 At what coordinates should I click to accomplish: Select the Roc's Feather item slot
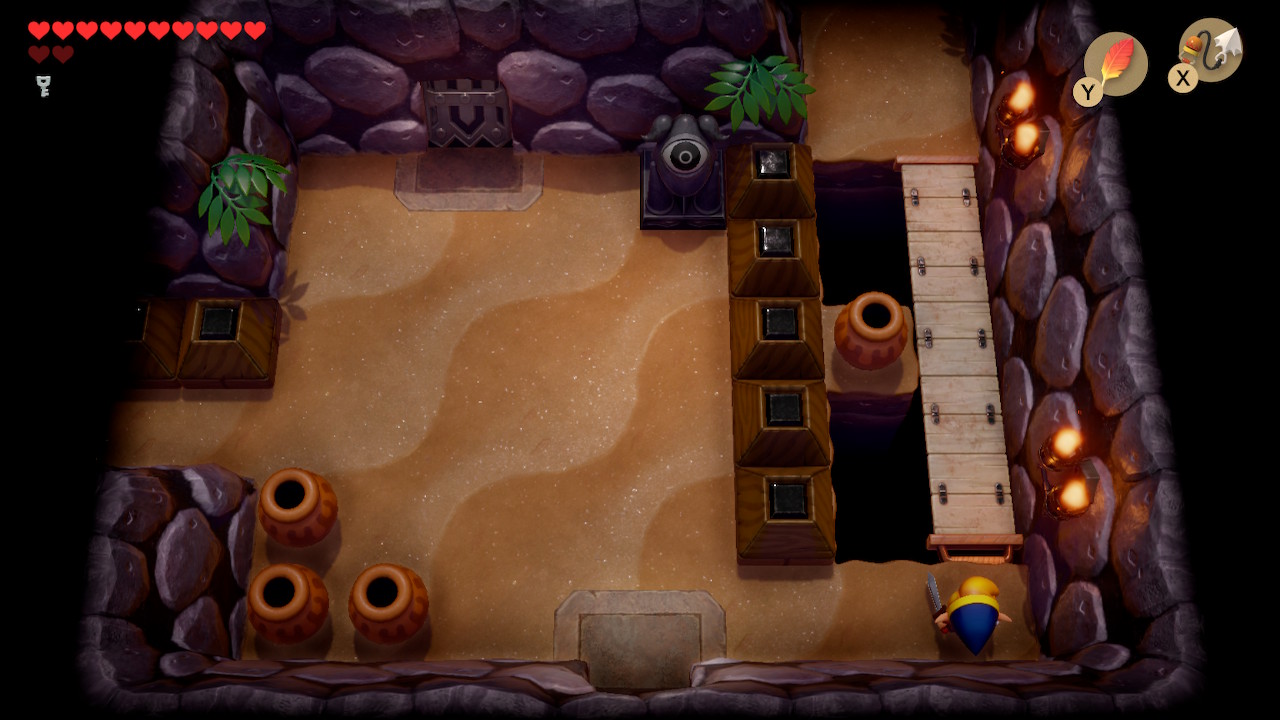click(x=1115, y=64)
